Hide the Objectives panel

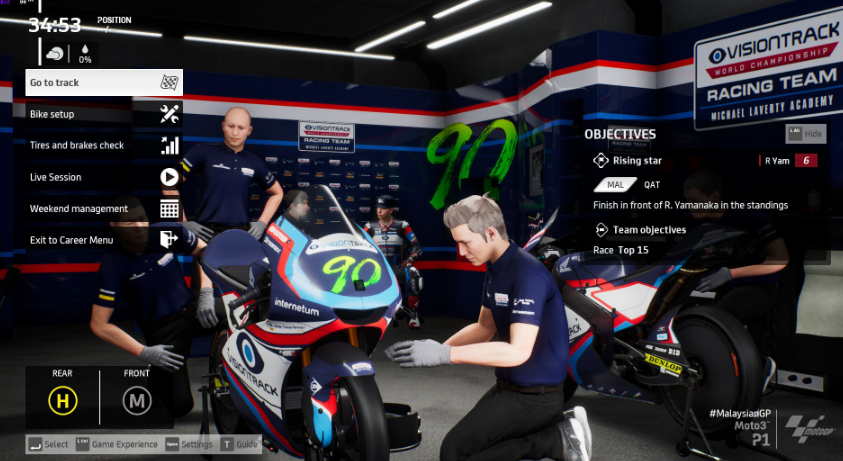pos(807,133)
